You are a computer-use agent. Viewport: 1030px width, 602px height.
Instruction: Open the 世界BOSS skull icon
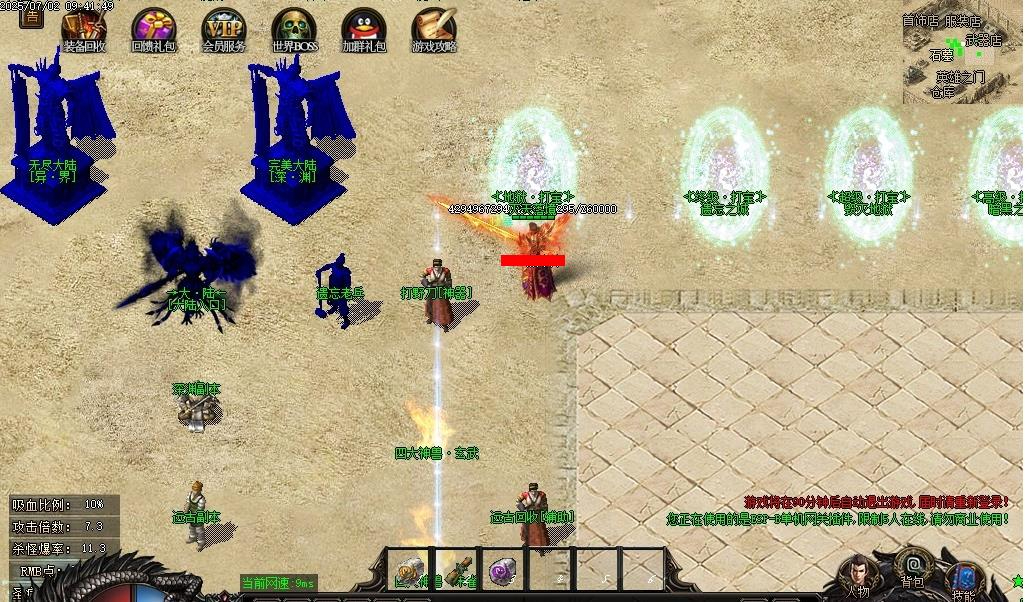click(x=293, y=29)
